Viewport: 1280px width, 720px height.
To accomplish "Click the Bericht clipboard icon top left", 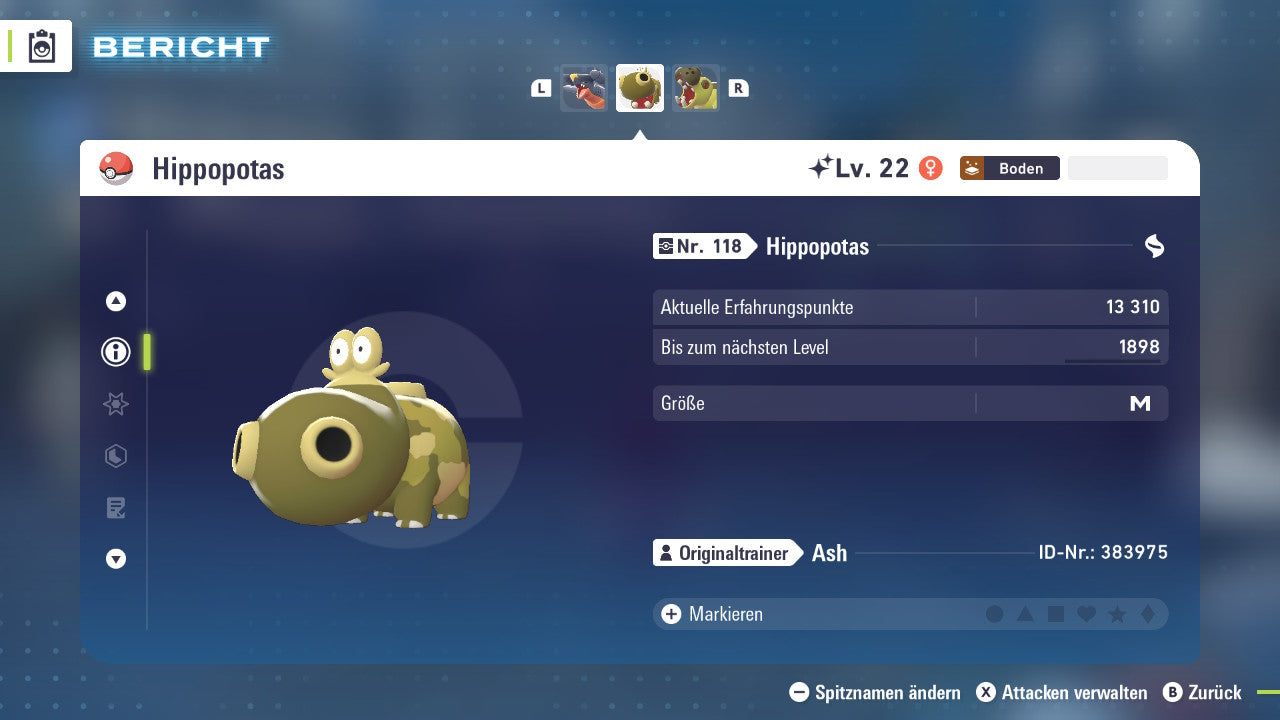I will click(40, 46).
